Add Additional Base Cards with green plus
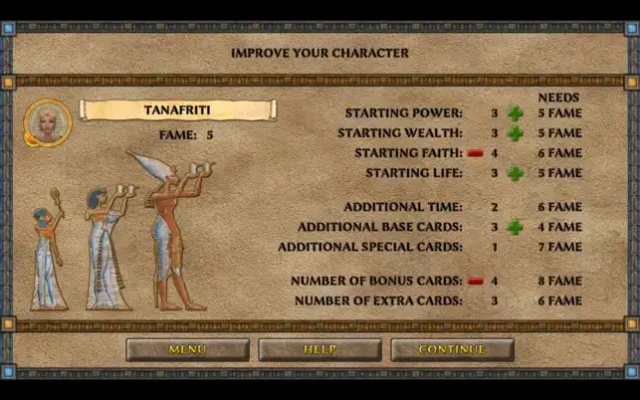 515,227
